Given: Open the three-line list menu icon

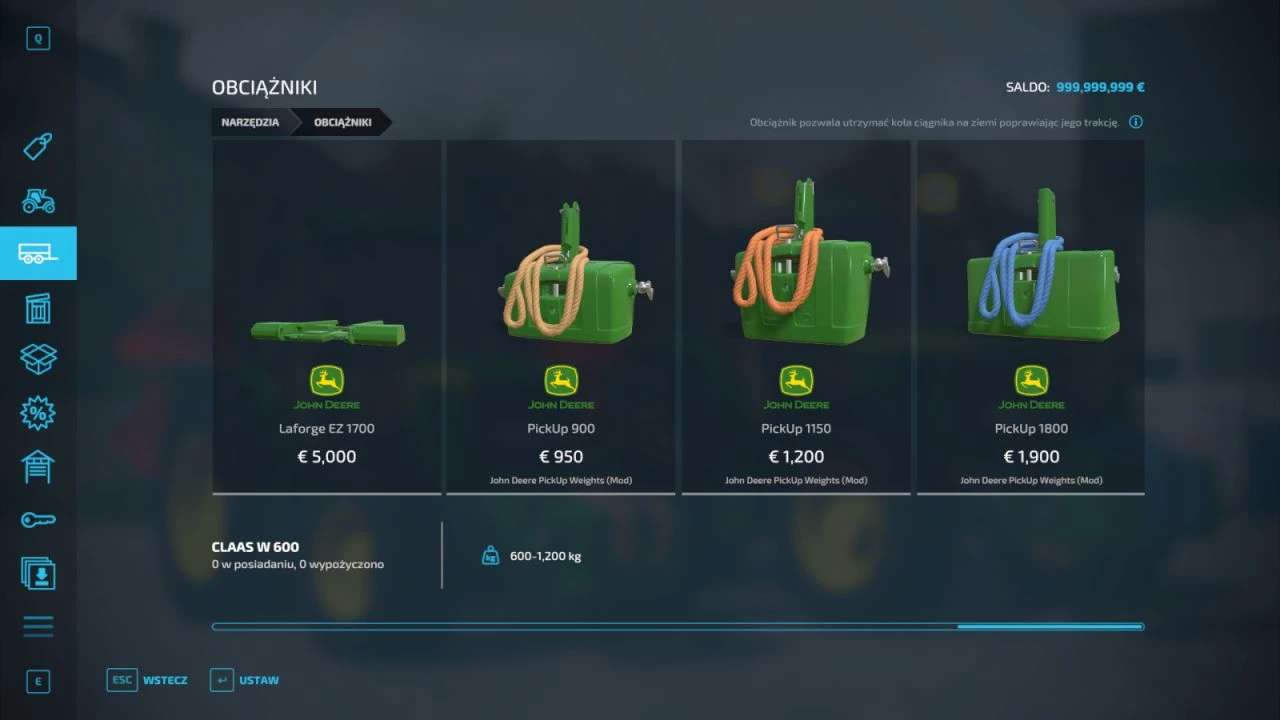Looking at the screenshot, I should 38,627.
